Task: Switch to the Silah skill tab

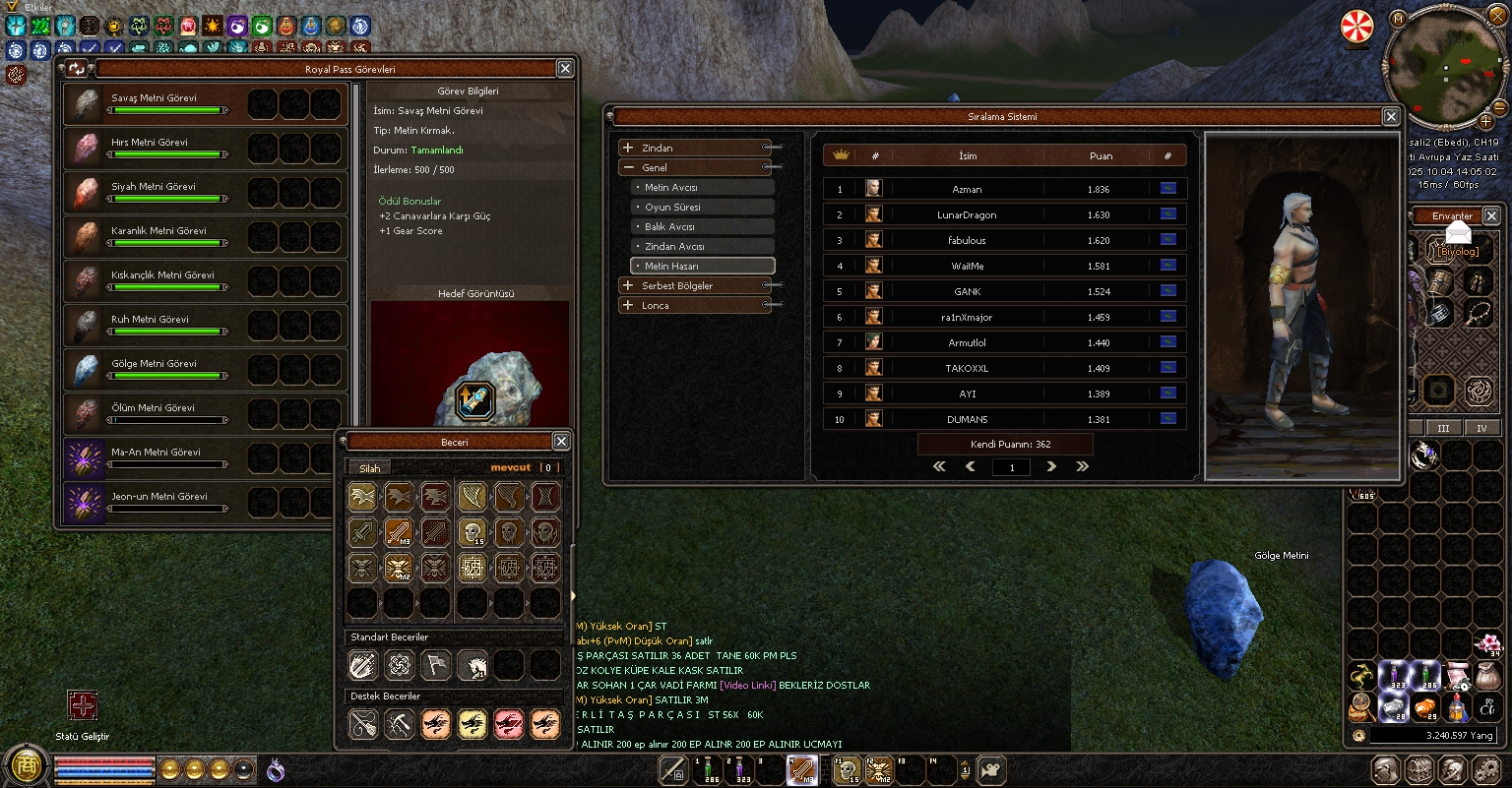Action: tap(370, 468)
